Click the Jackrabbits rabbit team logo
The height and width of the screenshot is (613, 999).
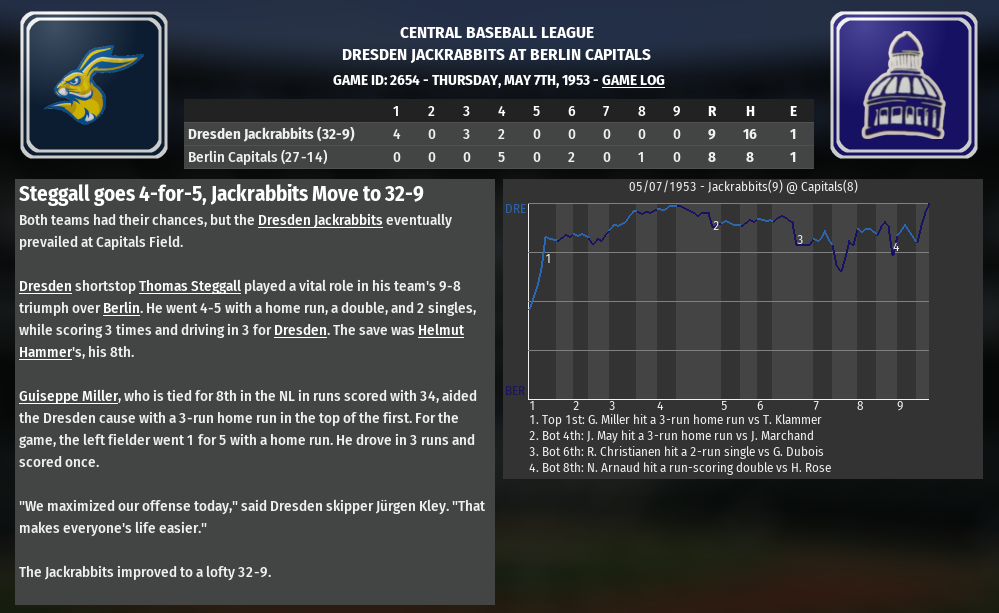(x=94, y=85)
